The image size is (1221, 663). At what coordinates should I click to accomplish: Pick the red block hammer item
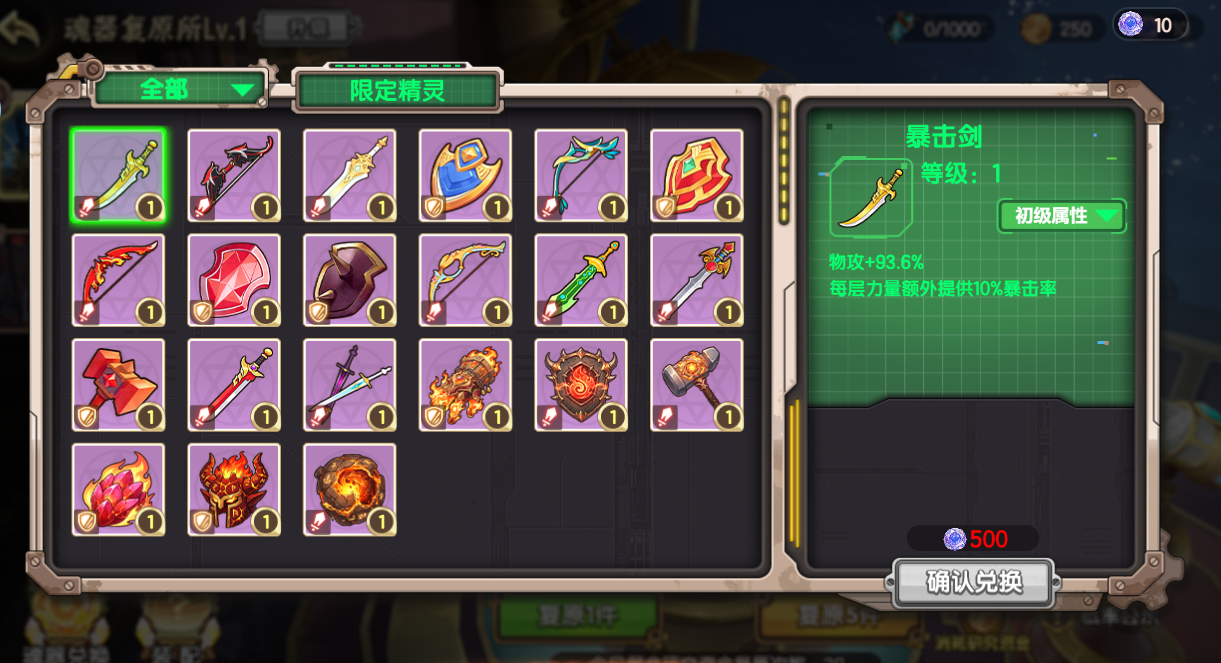[118, 386]
